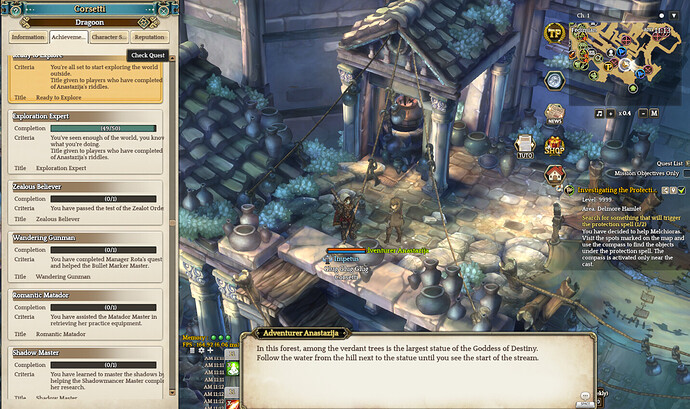Toggle the music note button below minimap
690x409 pixels.
click(x=598, y=113)
